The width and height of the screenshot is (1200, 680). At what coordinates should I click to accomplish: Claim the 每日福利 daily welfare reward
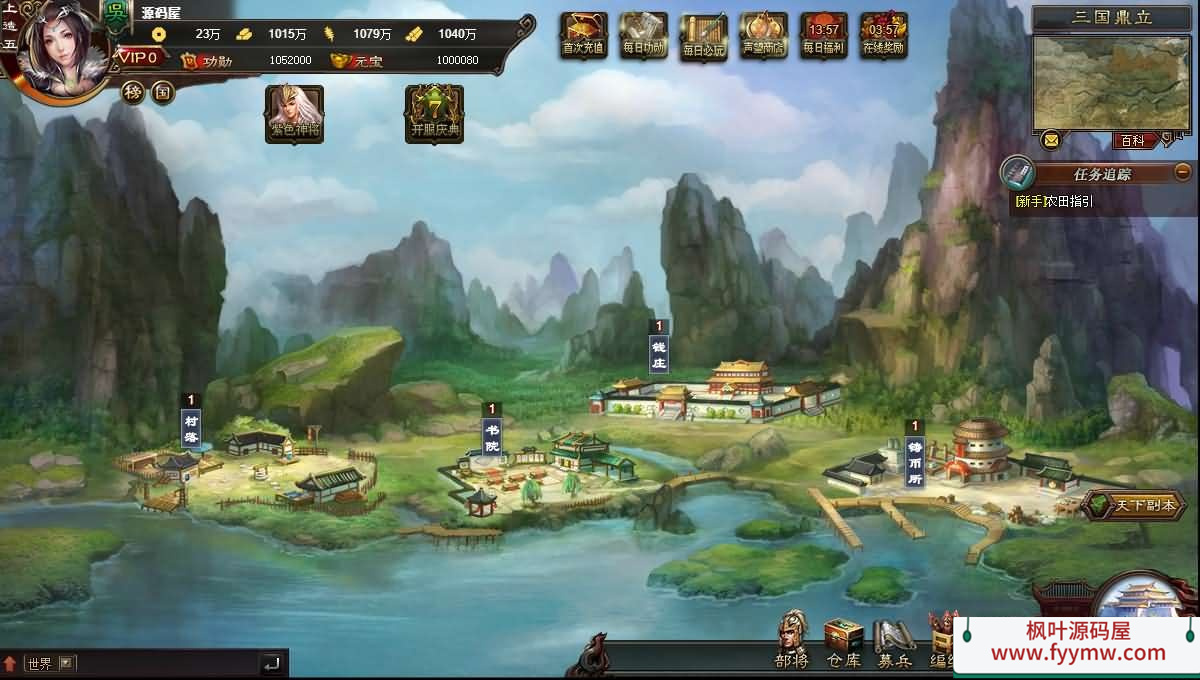coord(824,36)
